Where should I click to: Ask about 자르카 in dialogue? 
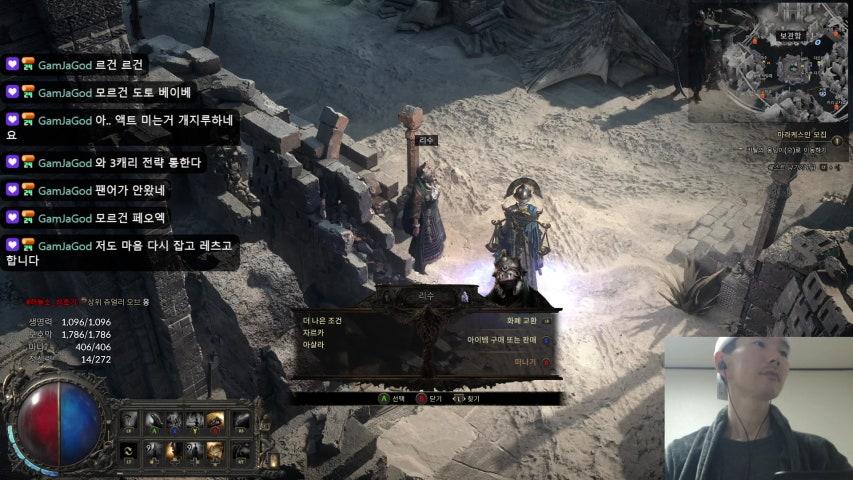[x=313, y=332]
